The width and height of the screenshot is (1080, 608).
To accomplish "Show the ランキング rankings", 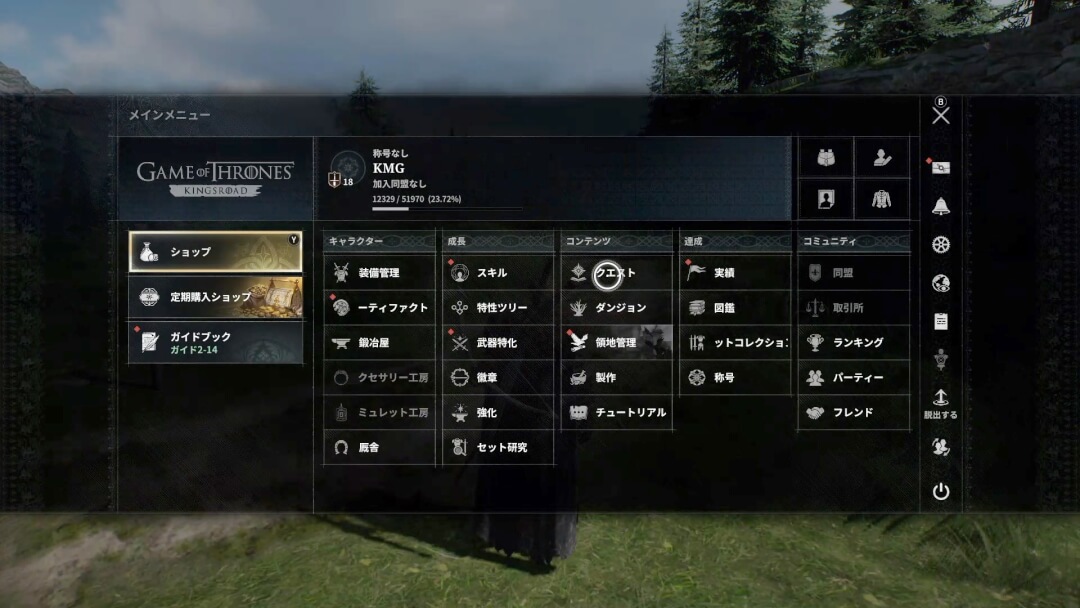I will 853,343.
